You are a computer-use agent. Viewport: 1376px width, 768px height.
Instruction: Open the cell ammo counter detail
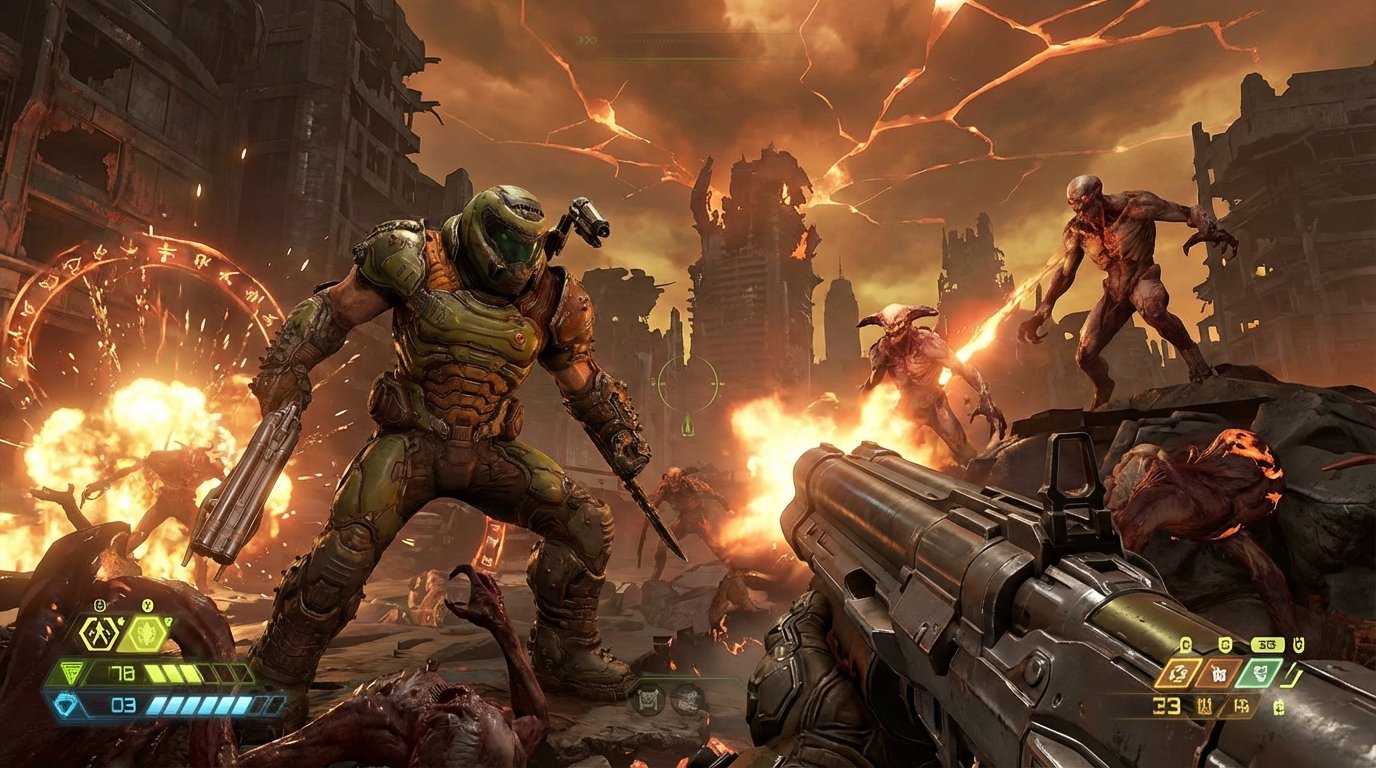tap(1279, 707)
